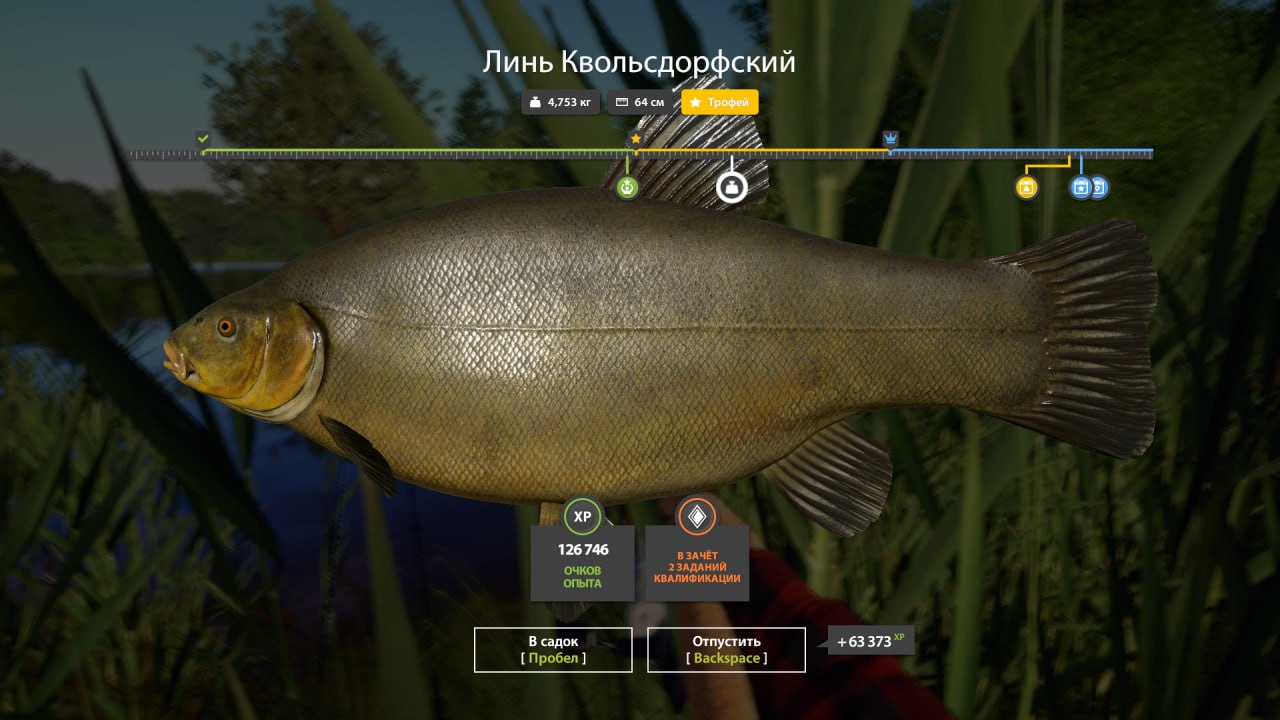Click the orange qualification diamond icon

697,517
